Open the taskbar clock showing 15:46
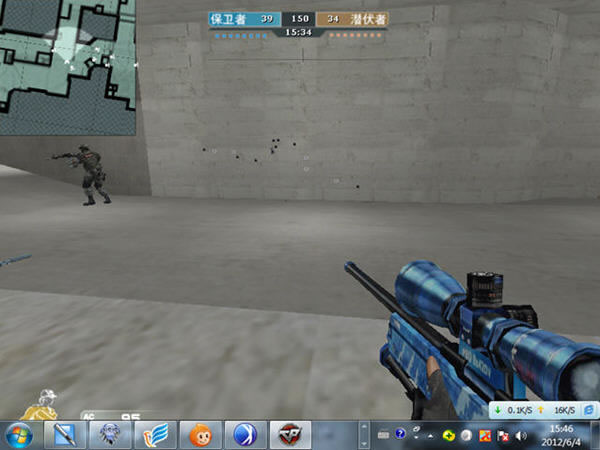This screenshot has width=600, height=450. point(562,435)
